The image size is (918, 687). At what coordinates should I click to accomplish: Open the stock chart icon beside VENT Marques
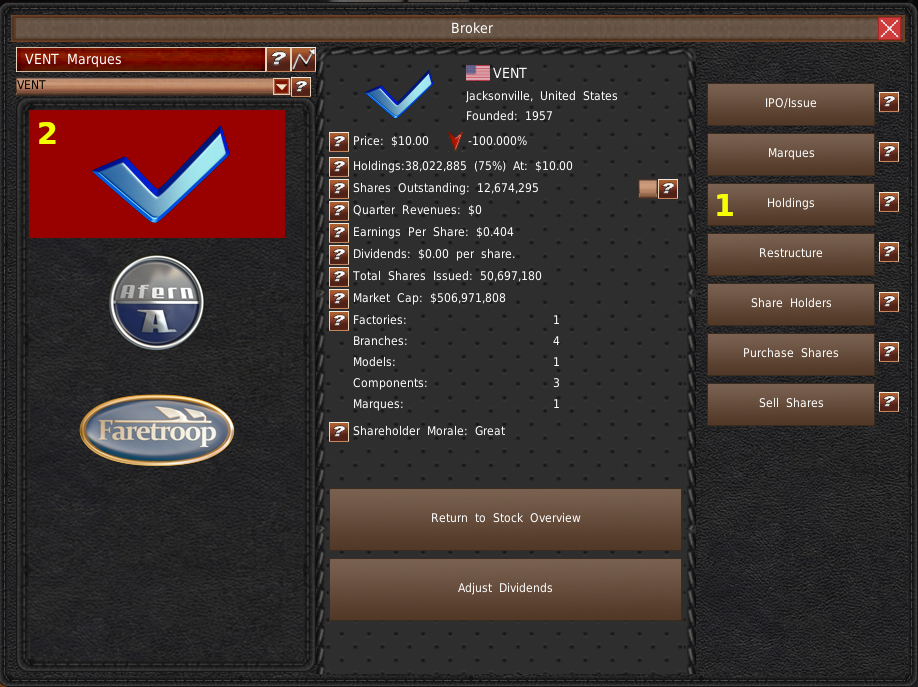point(303,59)
